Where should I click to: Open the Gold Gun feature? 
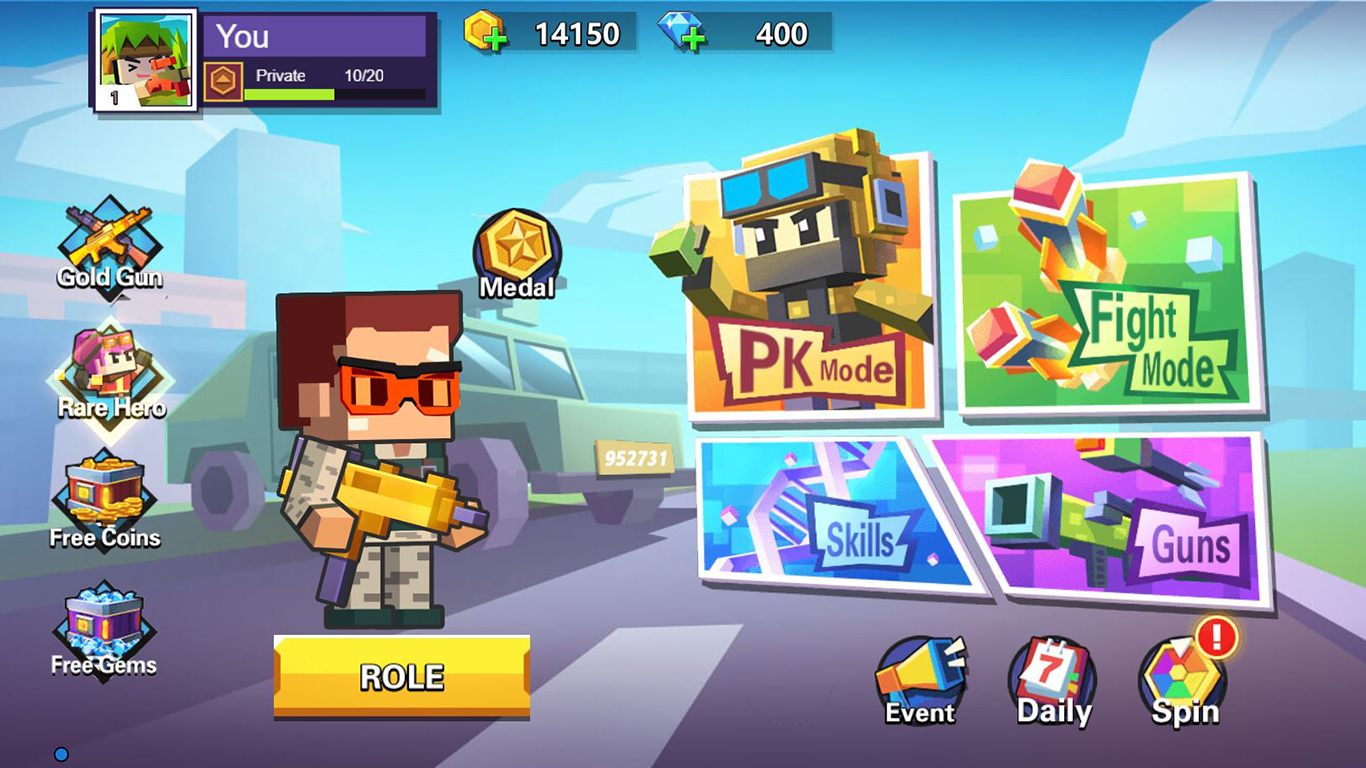click(x=108, y=240)
